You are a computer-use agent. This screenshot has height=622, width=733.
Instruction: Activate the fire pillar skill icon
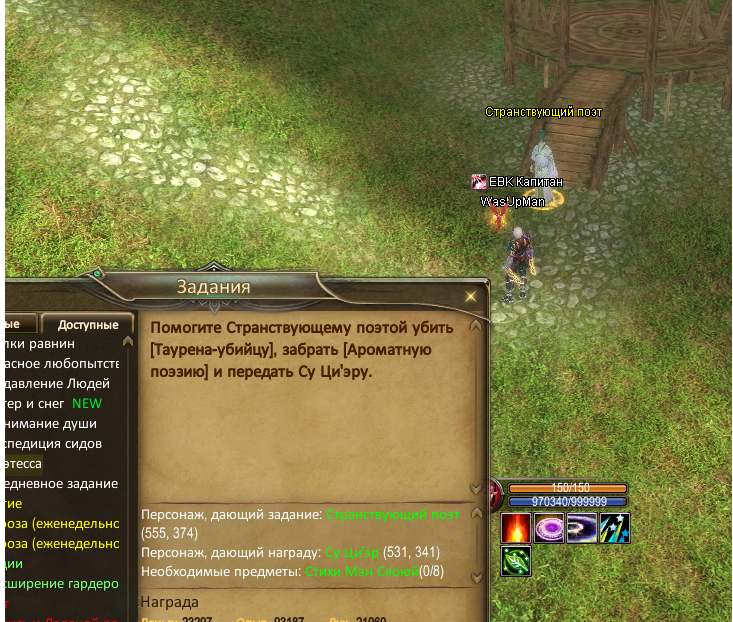point(516,527)
